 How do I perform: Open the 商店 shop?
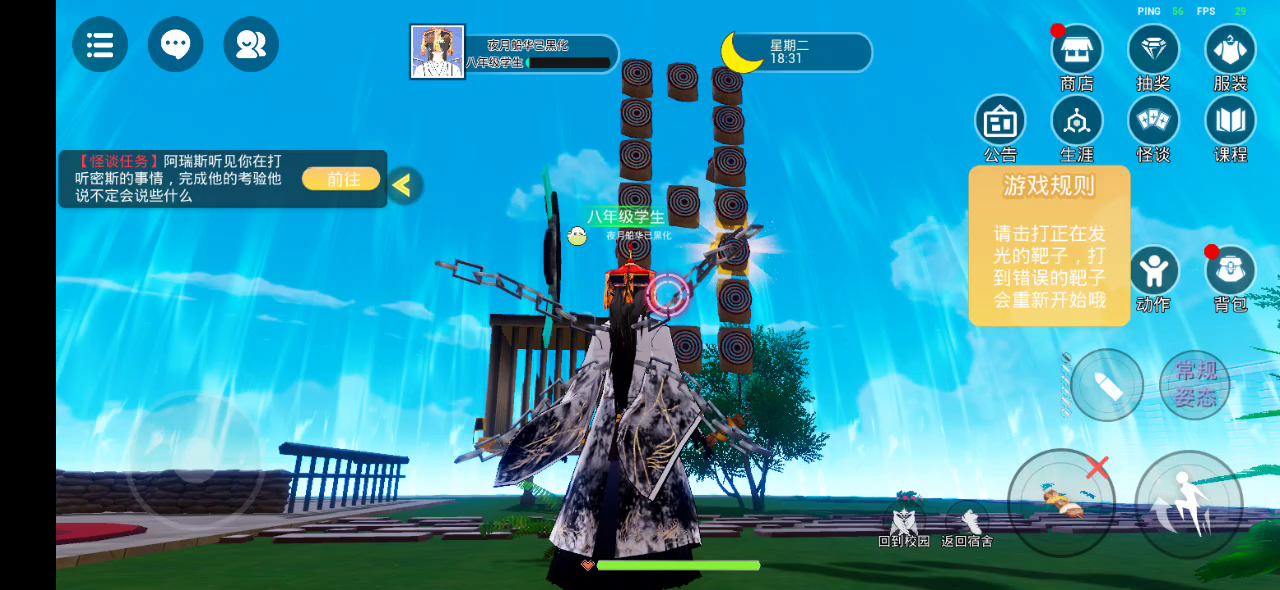(x=1077, y=50)
